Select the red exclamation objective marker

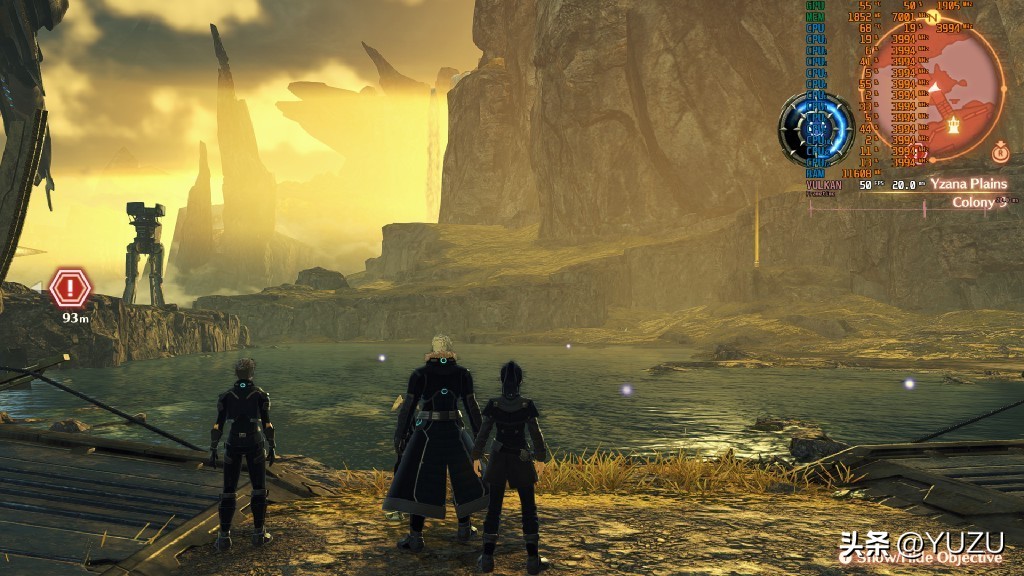point(70,288)
